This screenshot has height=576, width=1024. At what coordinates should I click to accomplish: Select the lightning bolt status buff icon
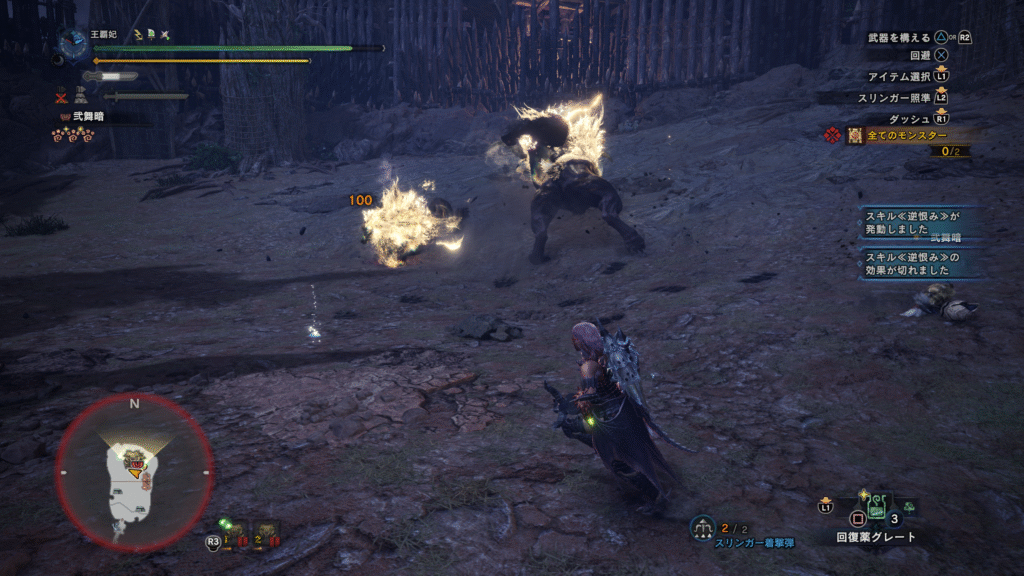[137, 34]
